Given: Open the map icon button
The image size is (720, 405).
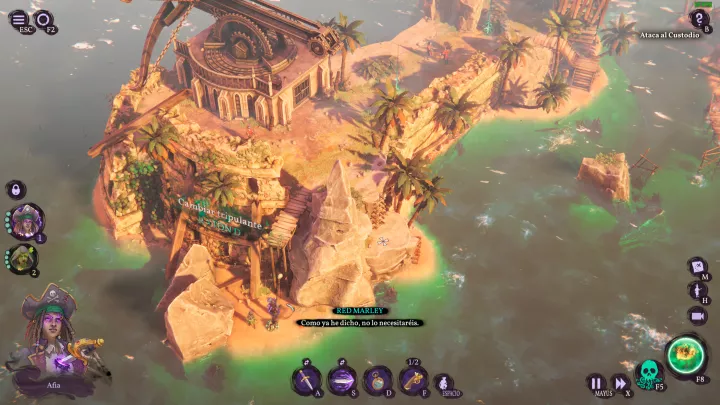Looking at the screenshot, I should coord(698,266).
